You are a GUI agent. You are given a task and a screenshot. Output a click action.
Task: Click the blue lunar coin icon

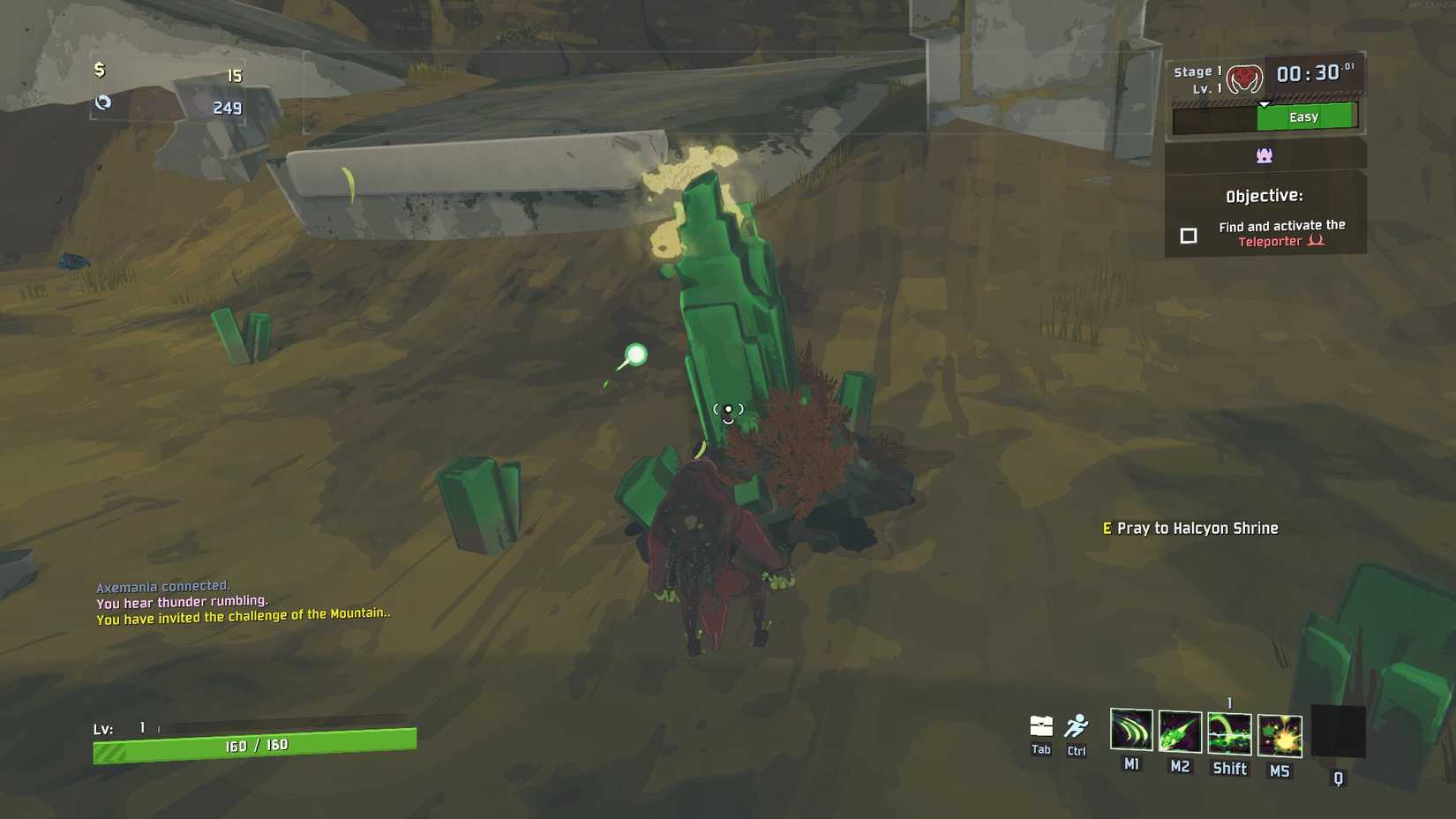click(104, 103)
